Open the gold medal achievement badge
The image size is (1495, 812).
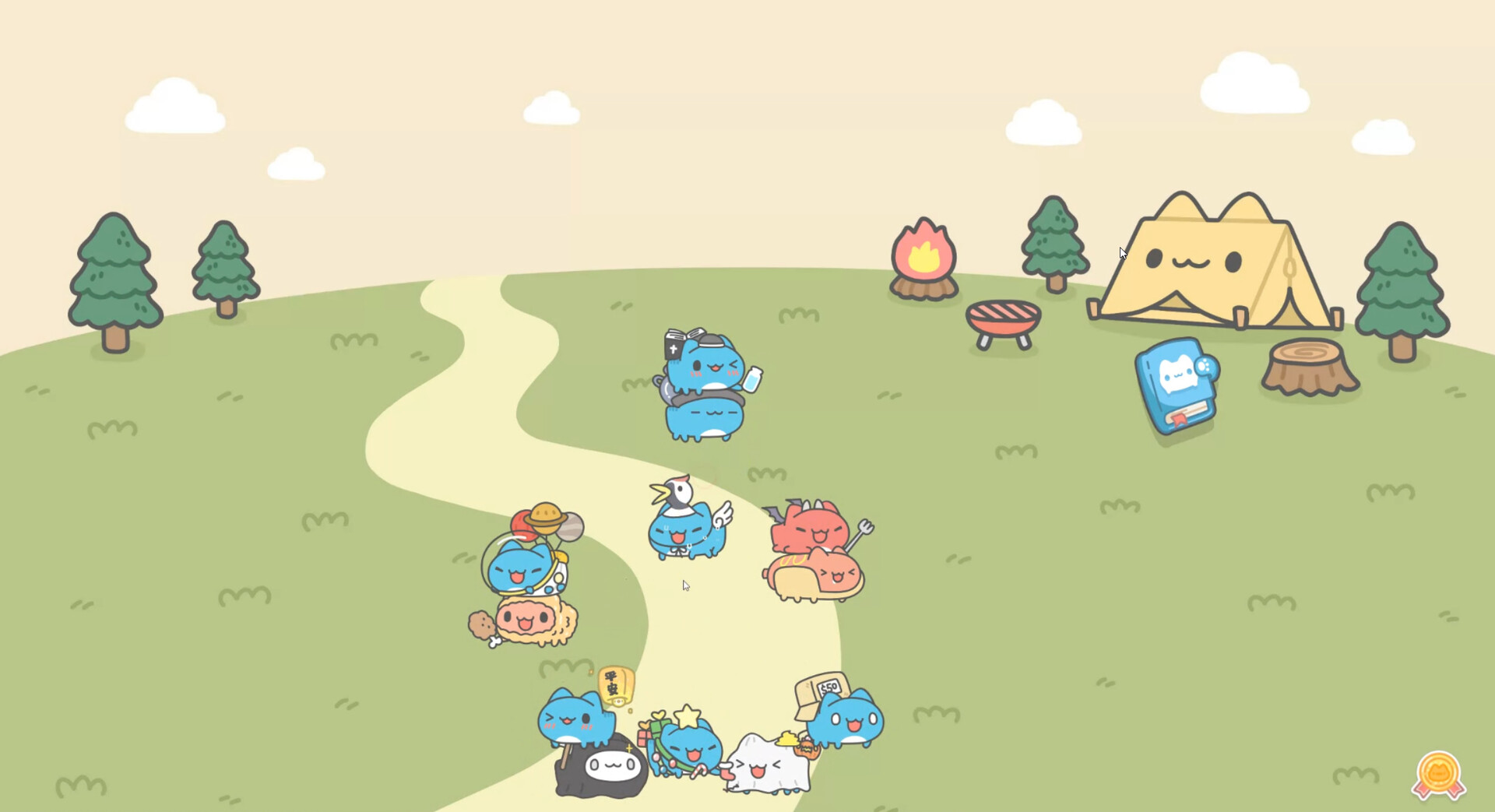coord(1437,771)
